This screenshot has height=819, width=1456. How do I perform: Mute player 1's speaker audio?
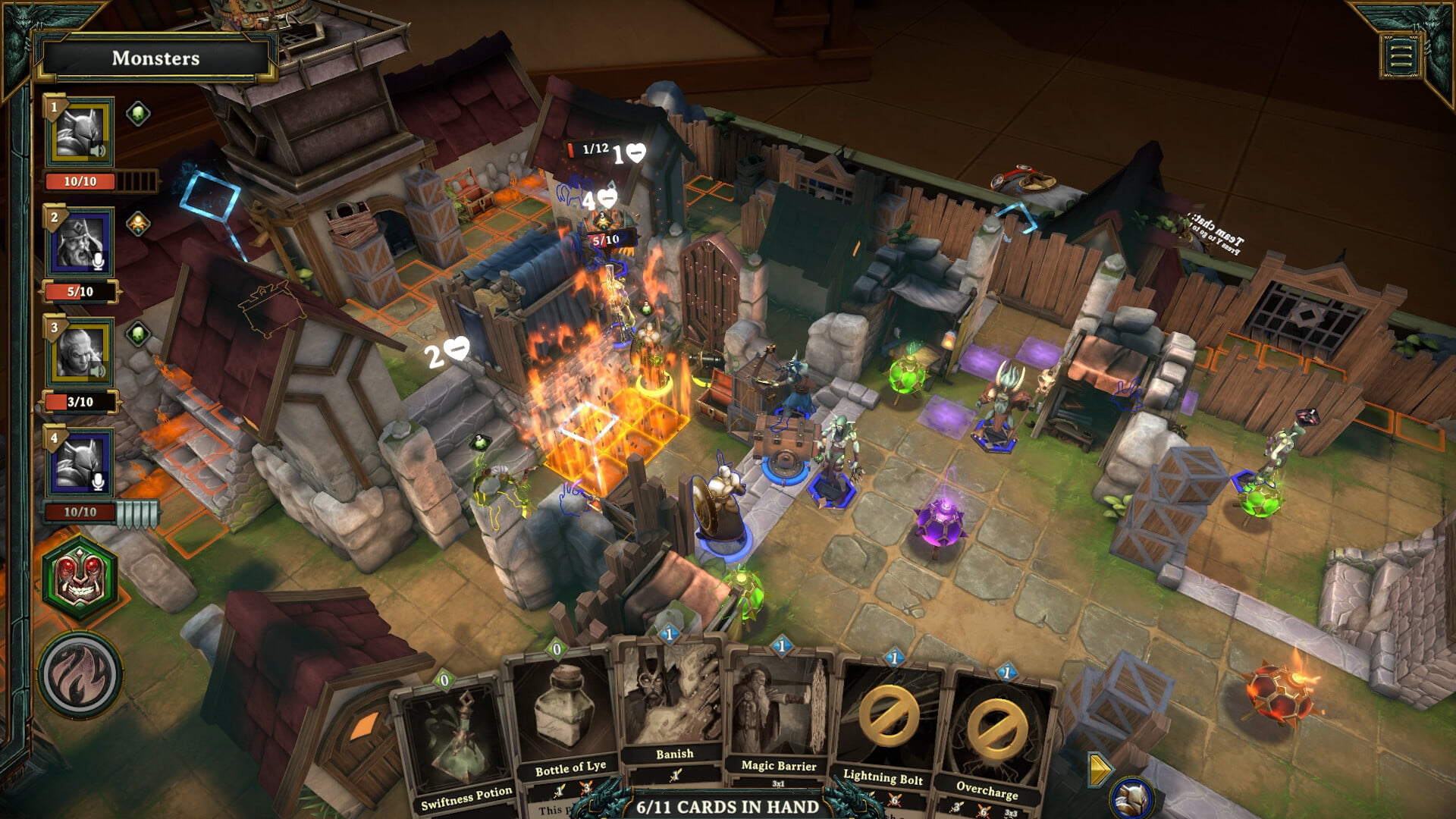click(x=97, y=150)
